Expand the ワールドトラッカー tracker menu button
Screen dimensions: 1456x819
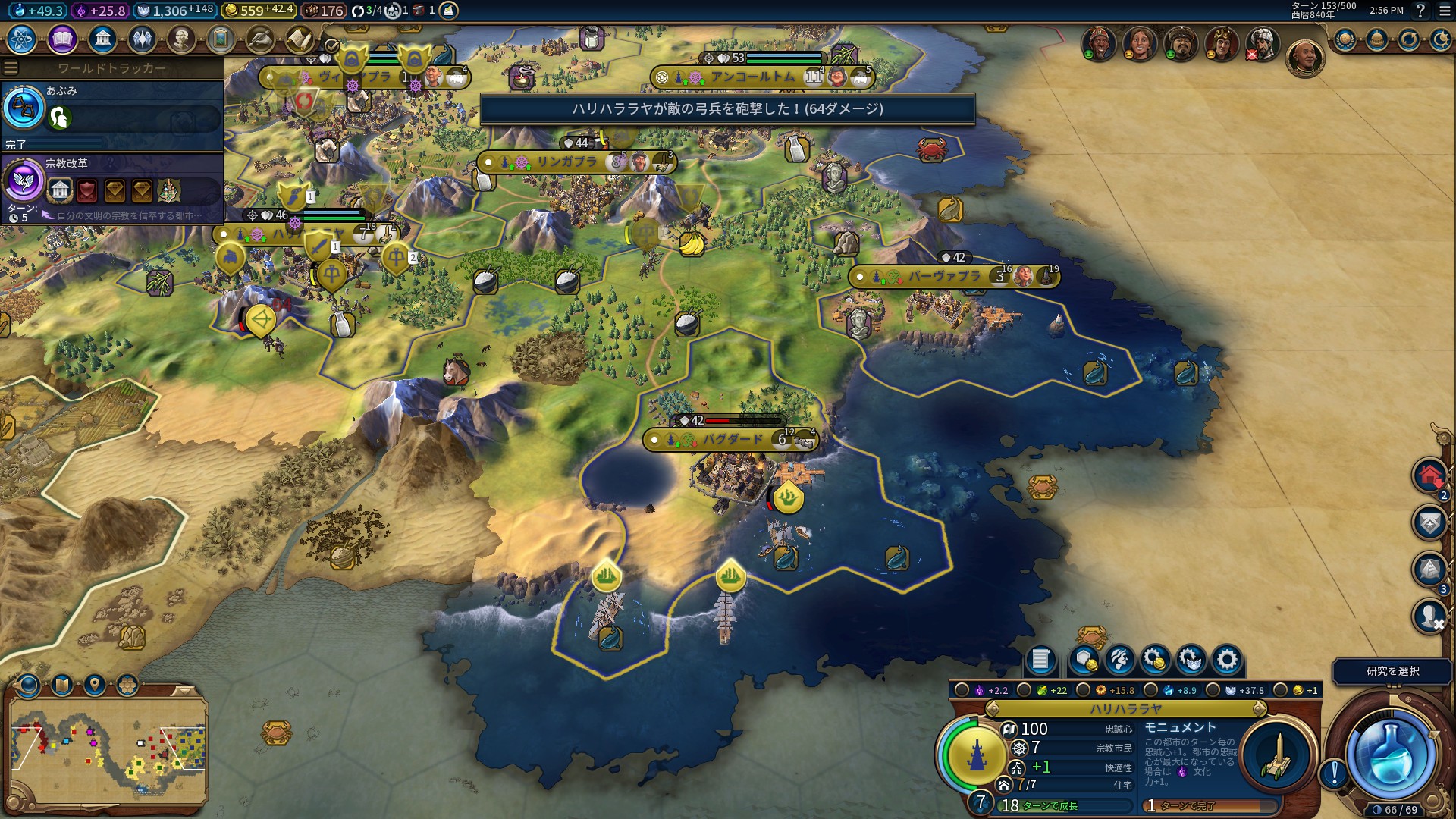click(x=11, y=68)
